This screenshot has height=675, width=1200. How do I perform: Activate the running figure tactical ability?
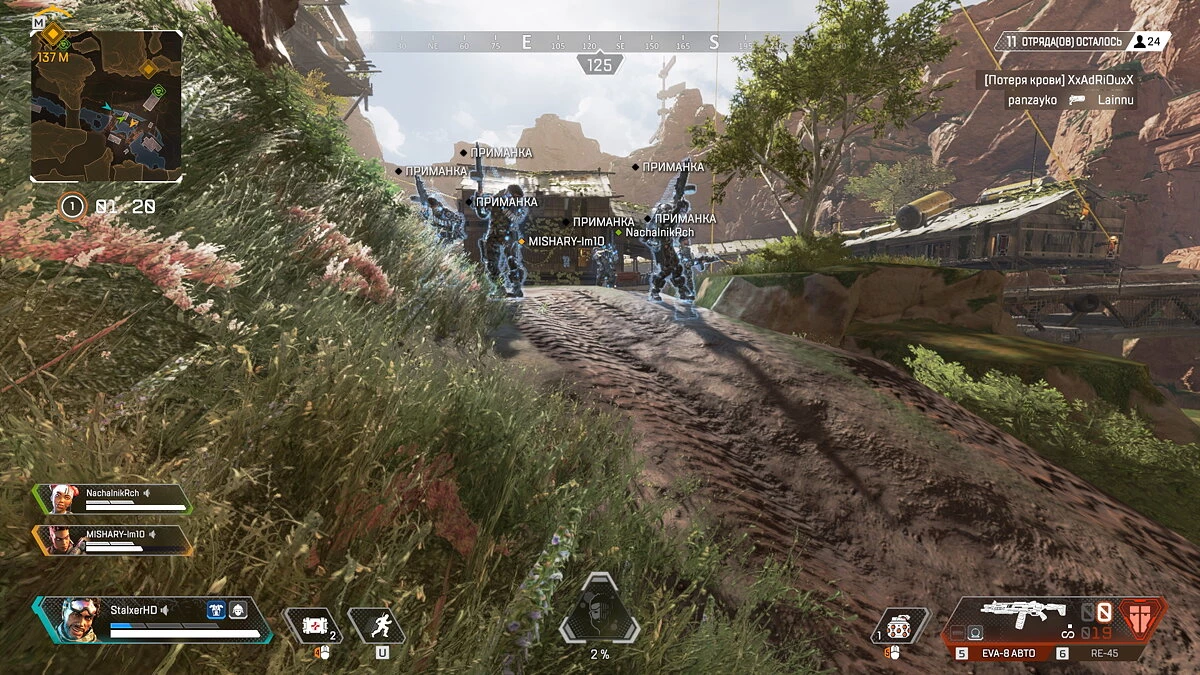pos(377,626)
